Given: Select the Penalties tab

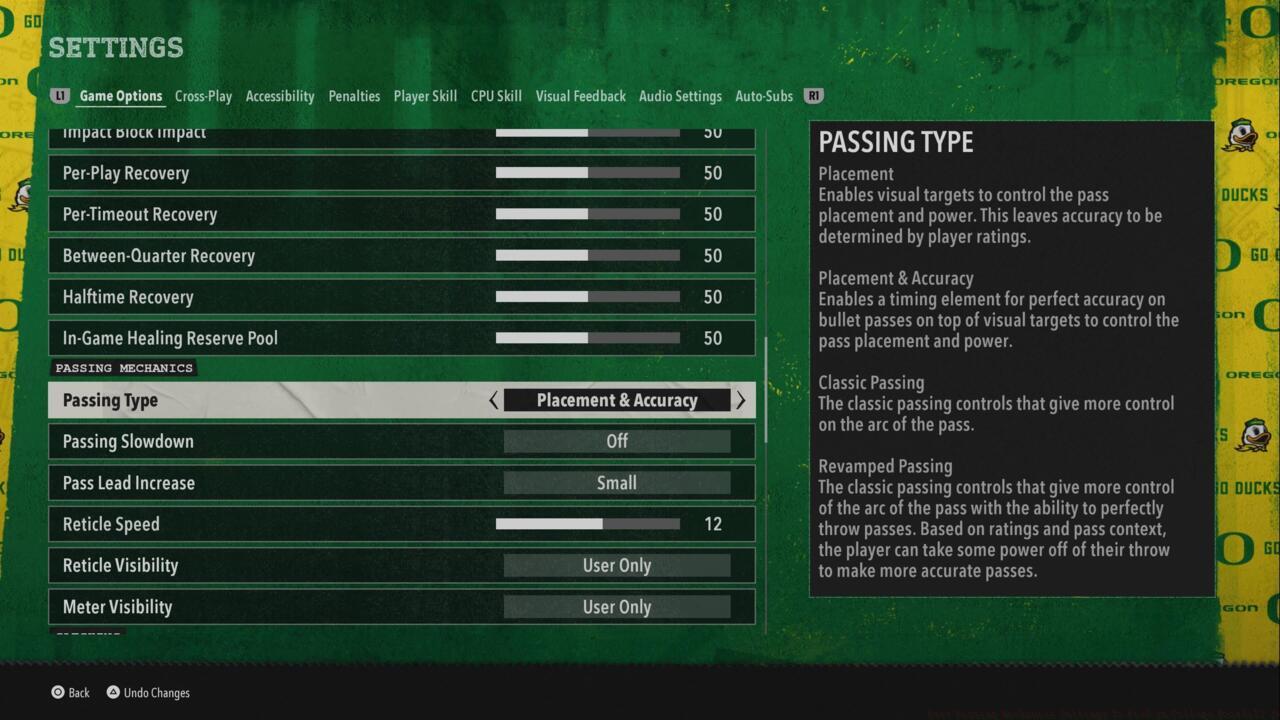Looking at the screenshot, I should [354, 96].
